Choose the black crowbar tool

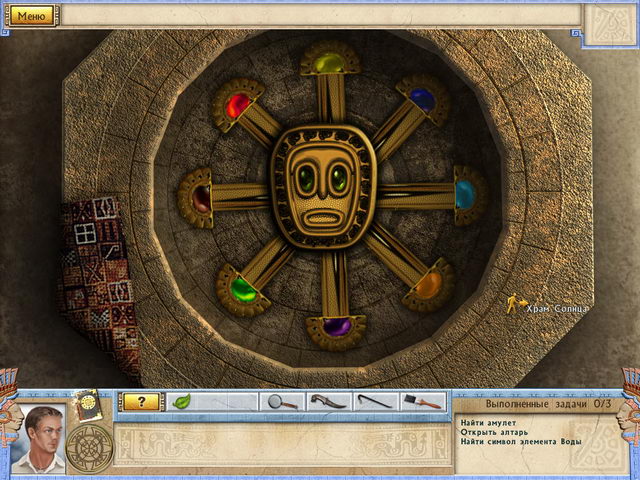click(x=376, y=402)
